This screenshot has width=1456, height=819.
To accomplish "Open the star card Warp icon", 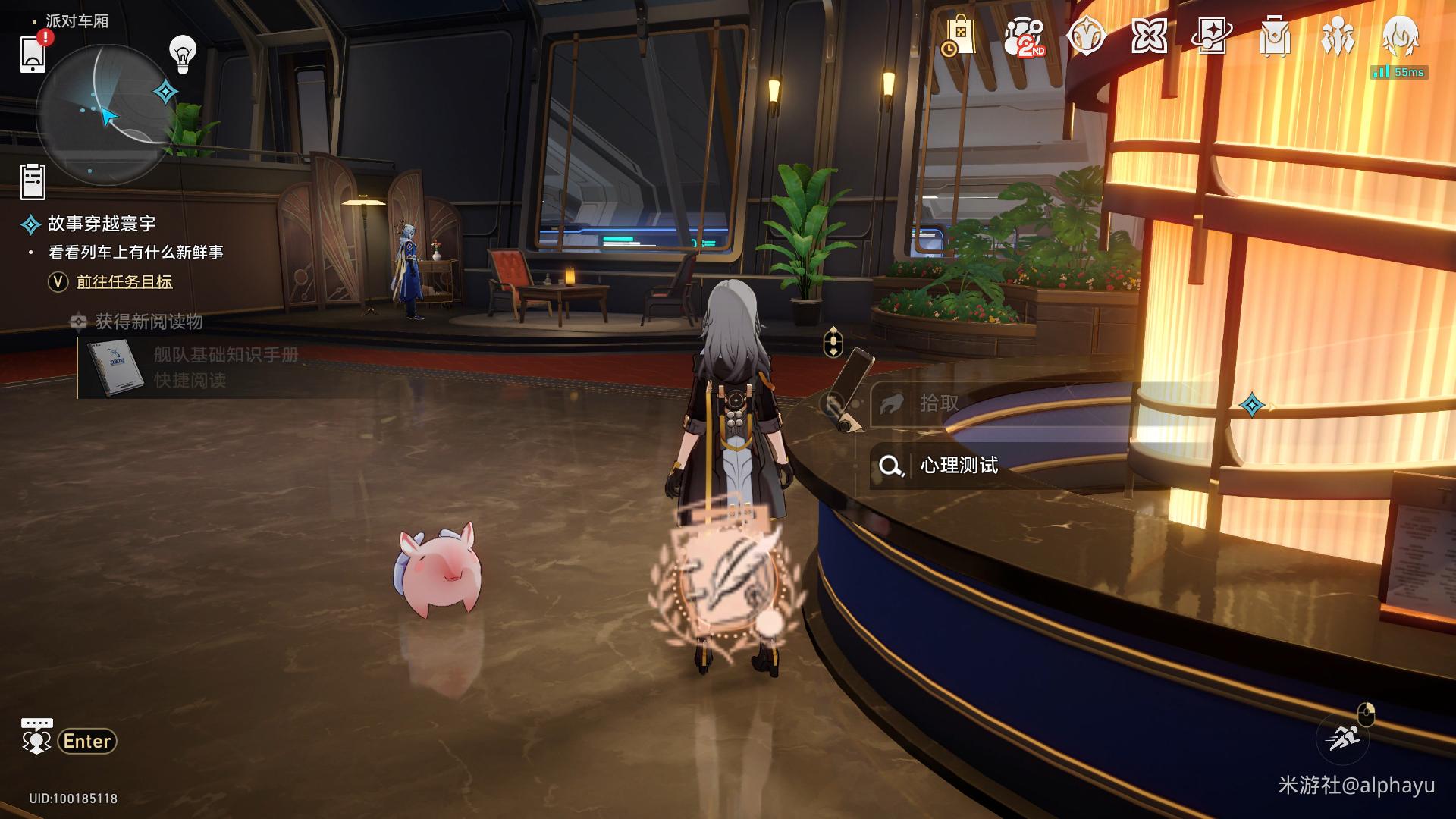I will pos(1211,36).
